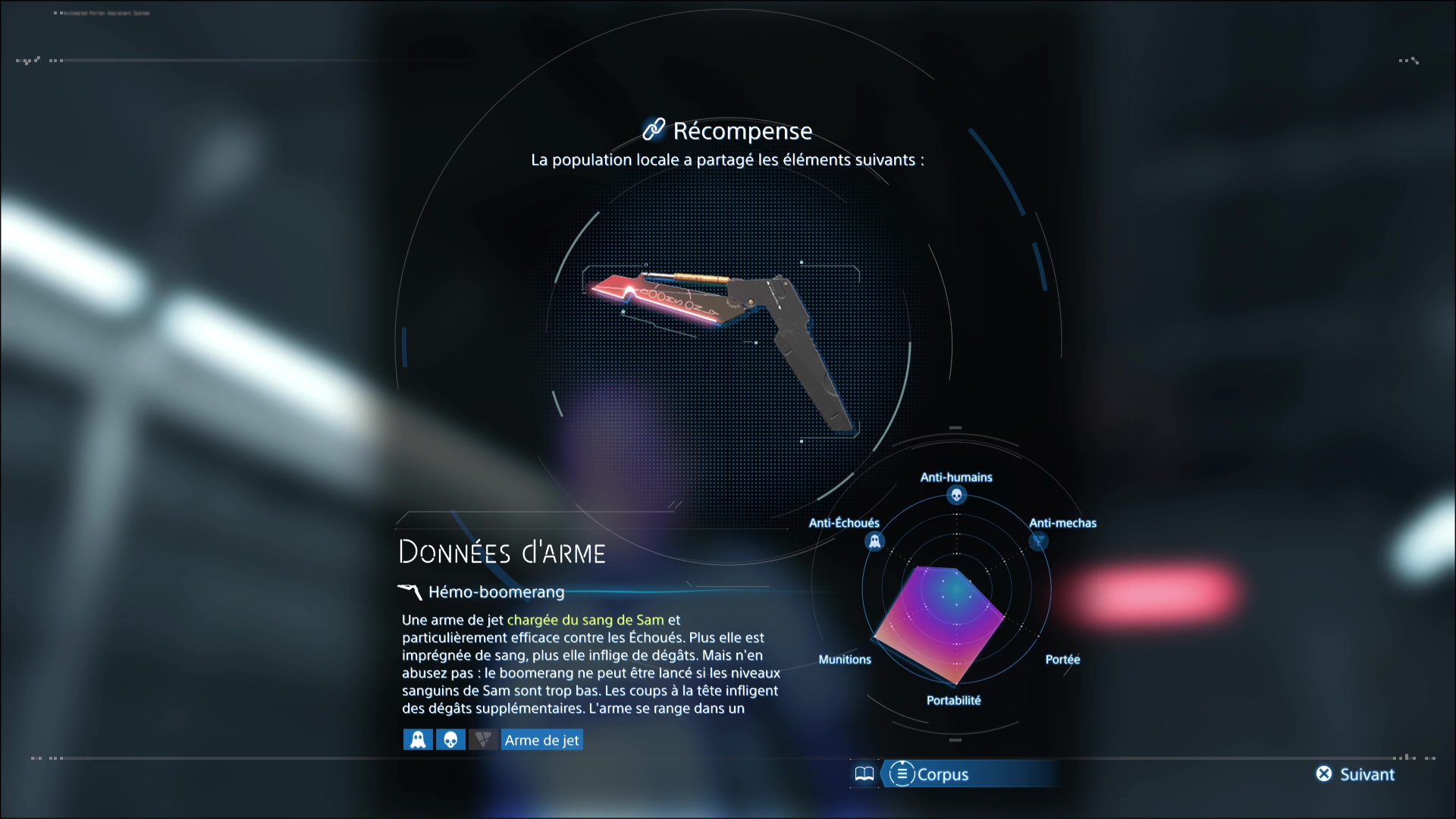Viewport: 1456px width, 819px height.
Task: Select the ghost anti-Échoués tag icon
Action: (x=418, y=739)
